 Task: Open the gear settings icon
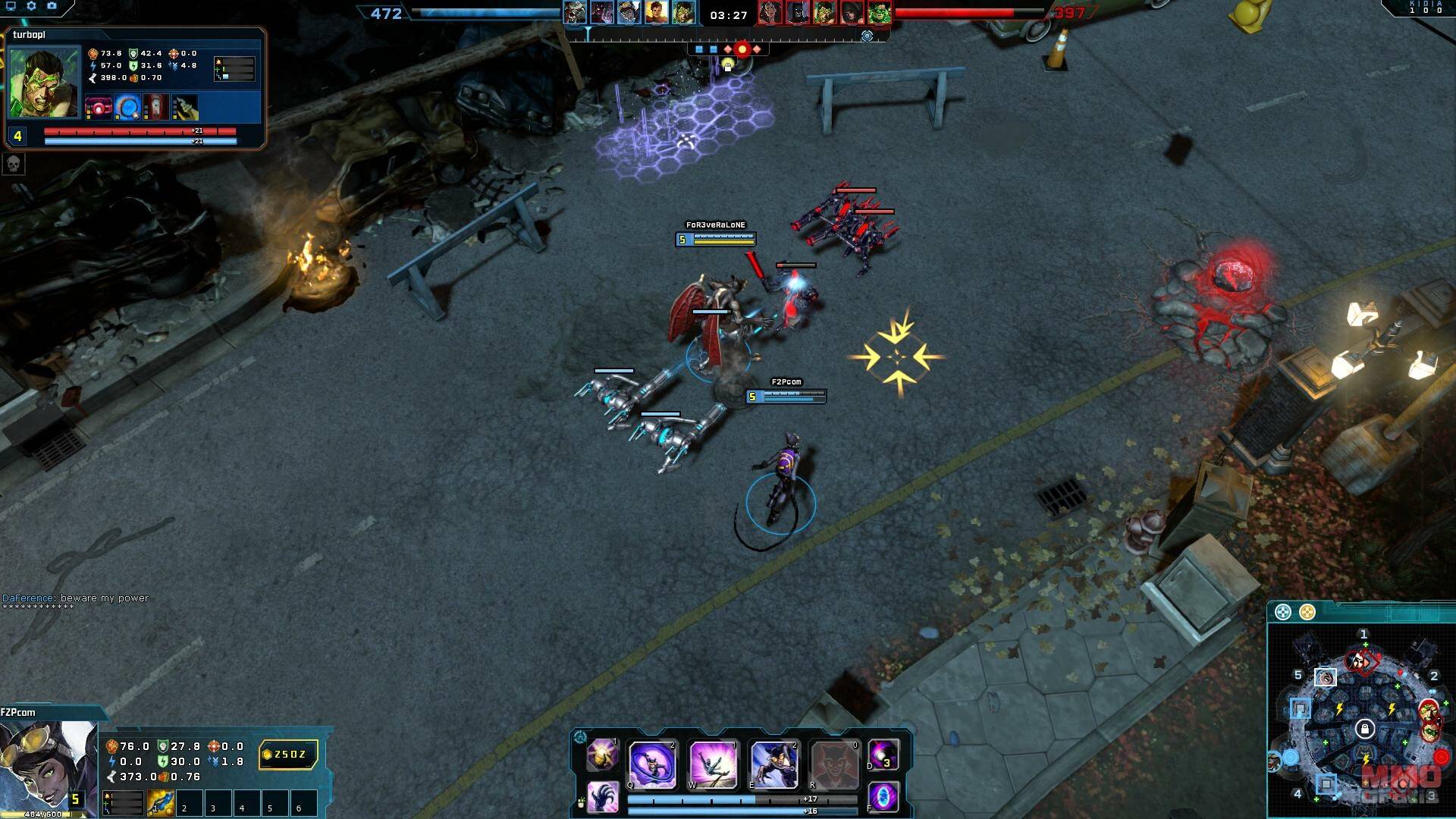click(x=31, y=6)
